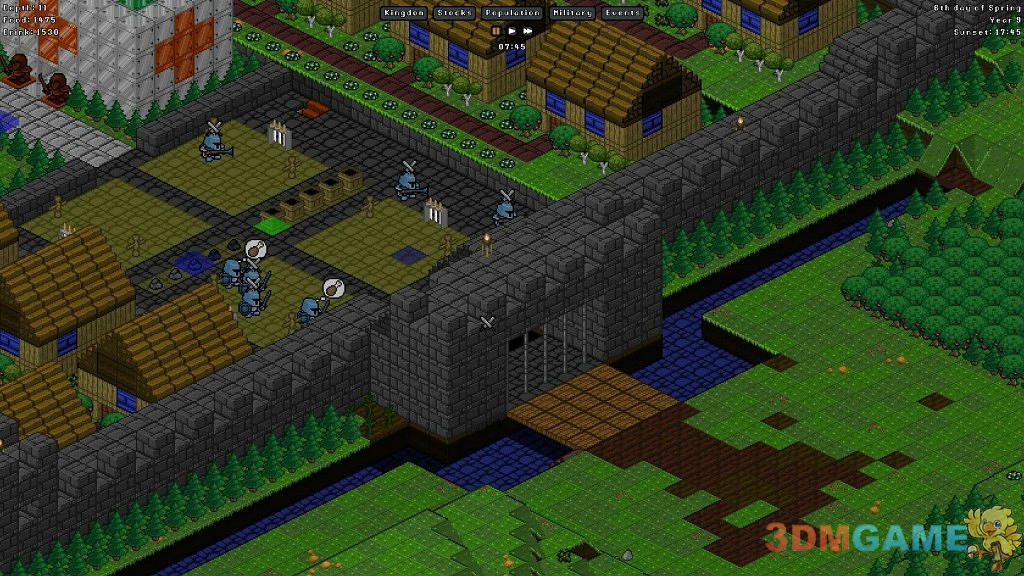Open the Kingdom menu

pyautogui.click(x=403, y=14)
